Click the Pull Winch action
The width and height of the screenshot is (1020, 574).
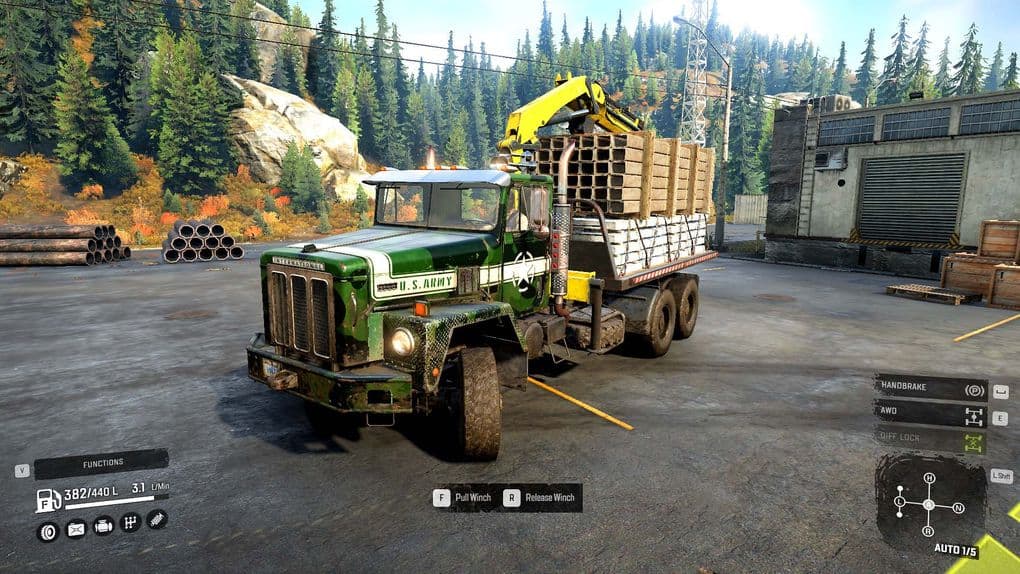(x=466, y=497)
